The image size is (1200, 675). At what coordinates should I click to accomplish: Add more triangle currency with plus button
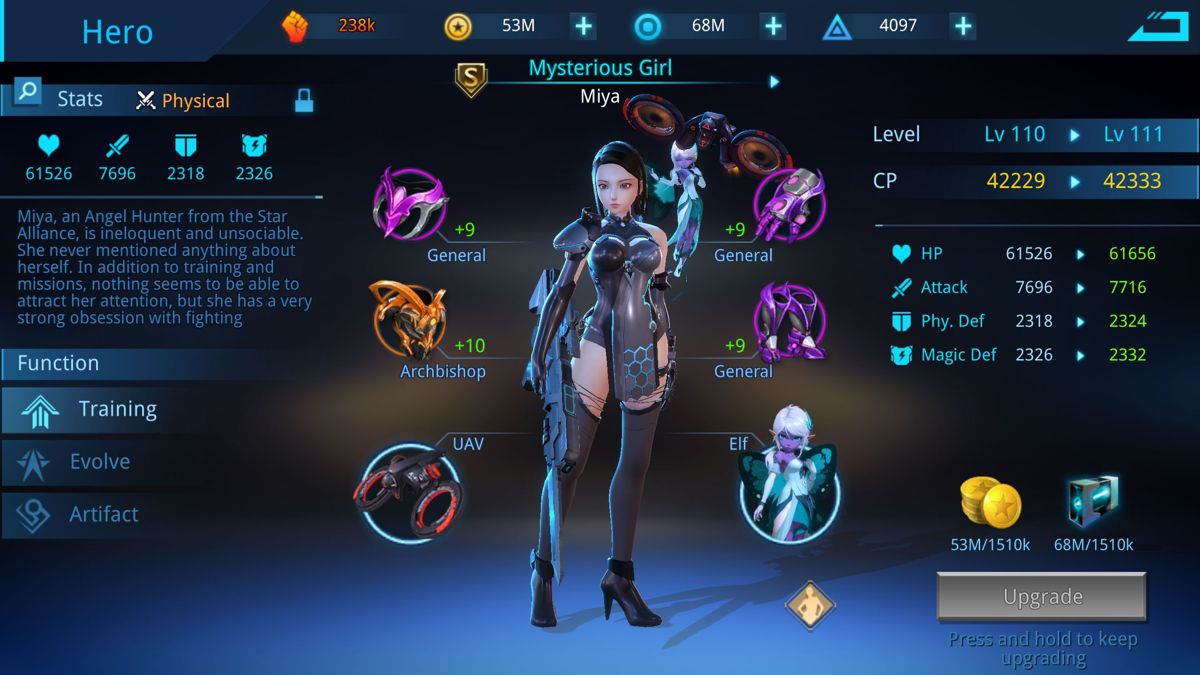click(x=962, y=26)
